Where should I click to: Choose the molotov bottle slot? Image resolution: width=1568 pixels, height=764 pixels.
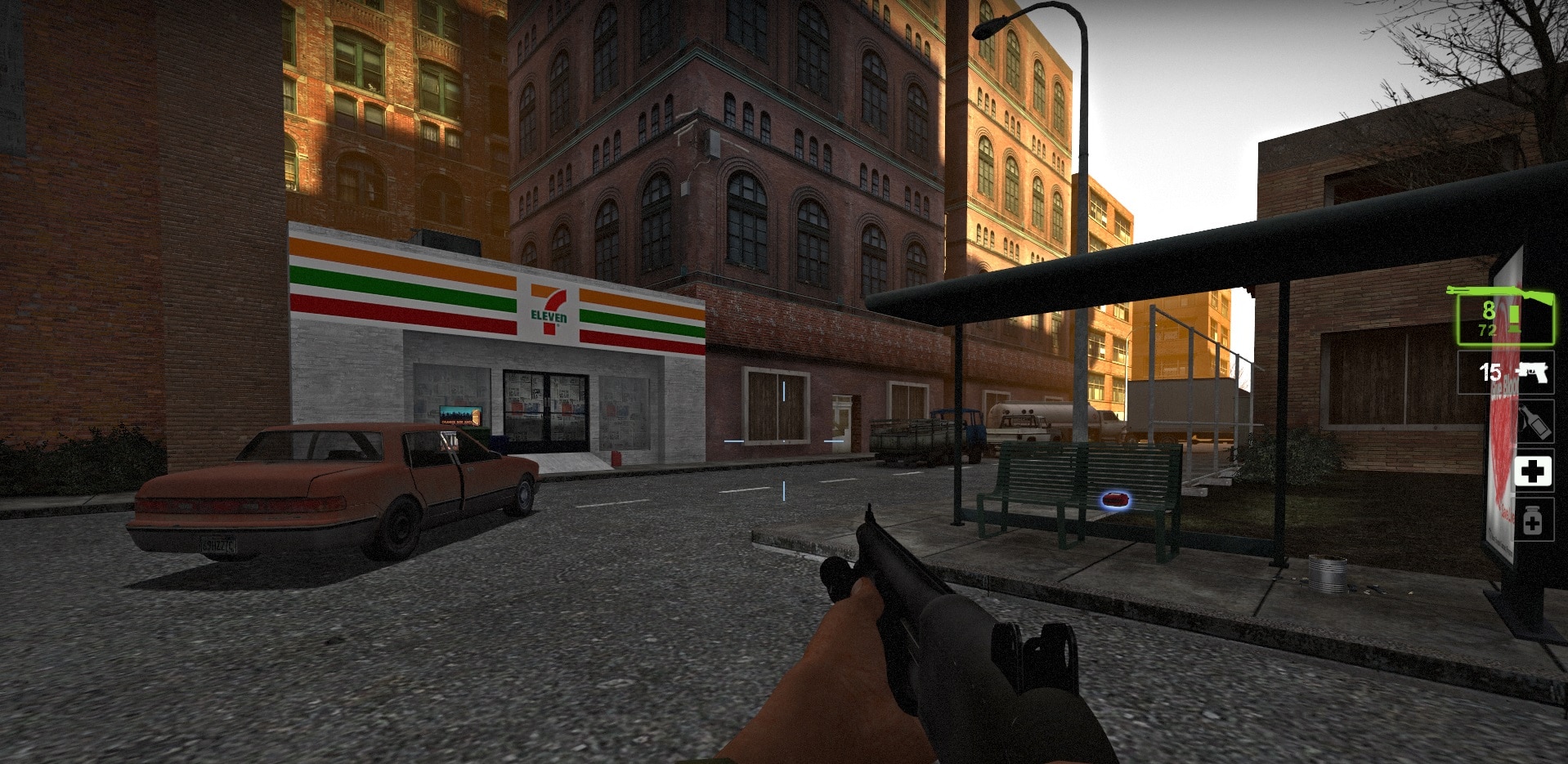coord(1534,422)
